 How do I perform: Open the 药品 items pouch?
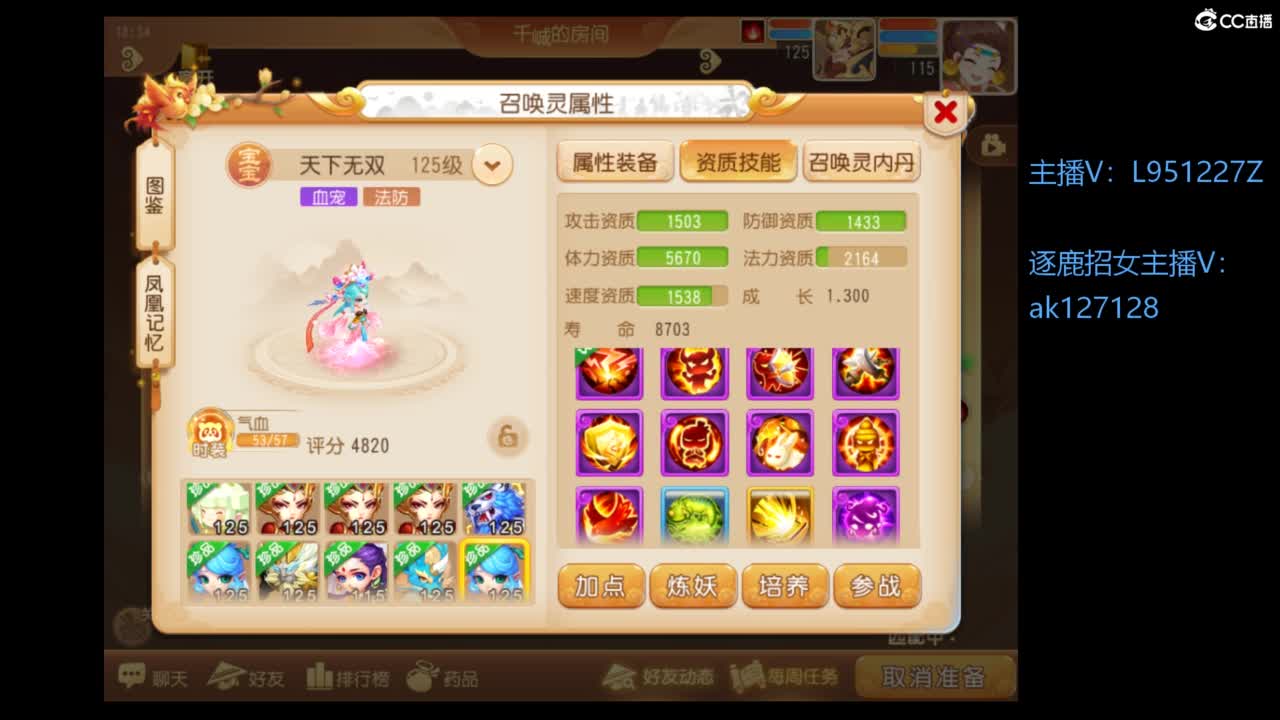tap(450, 676)
